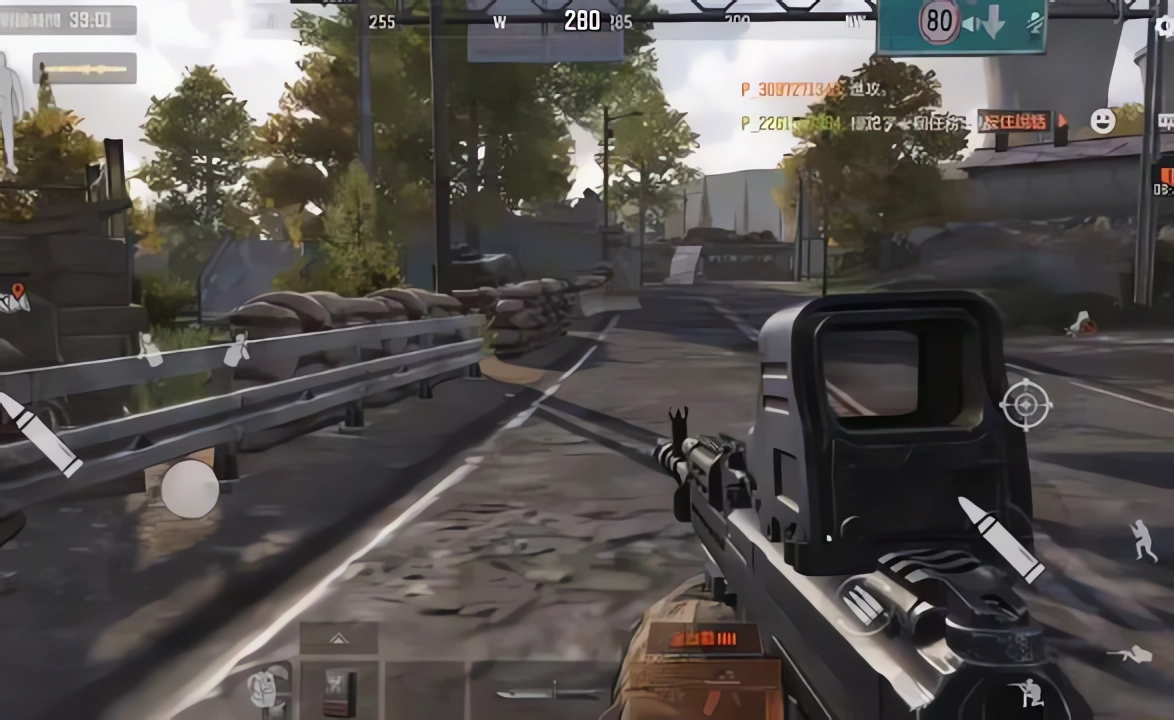
Task: Select the rocket launcher weapon slot
Action: coord(84,68)
